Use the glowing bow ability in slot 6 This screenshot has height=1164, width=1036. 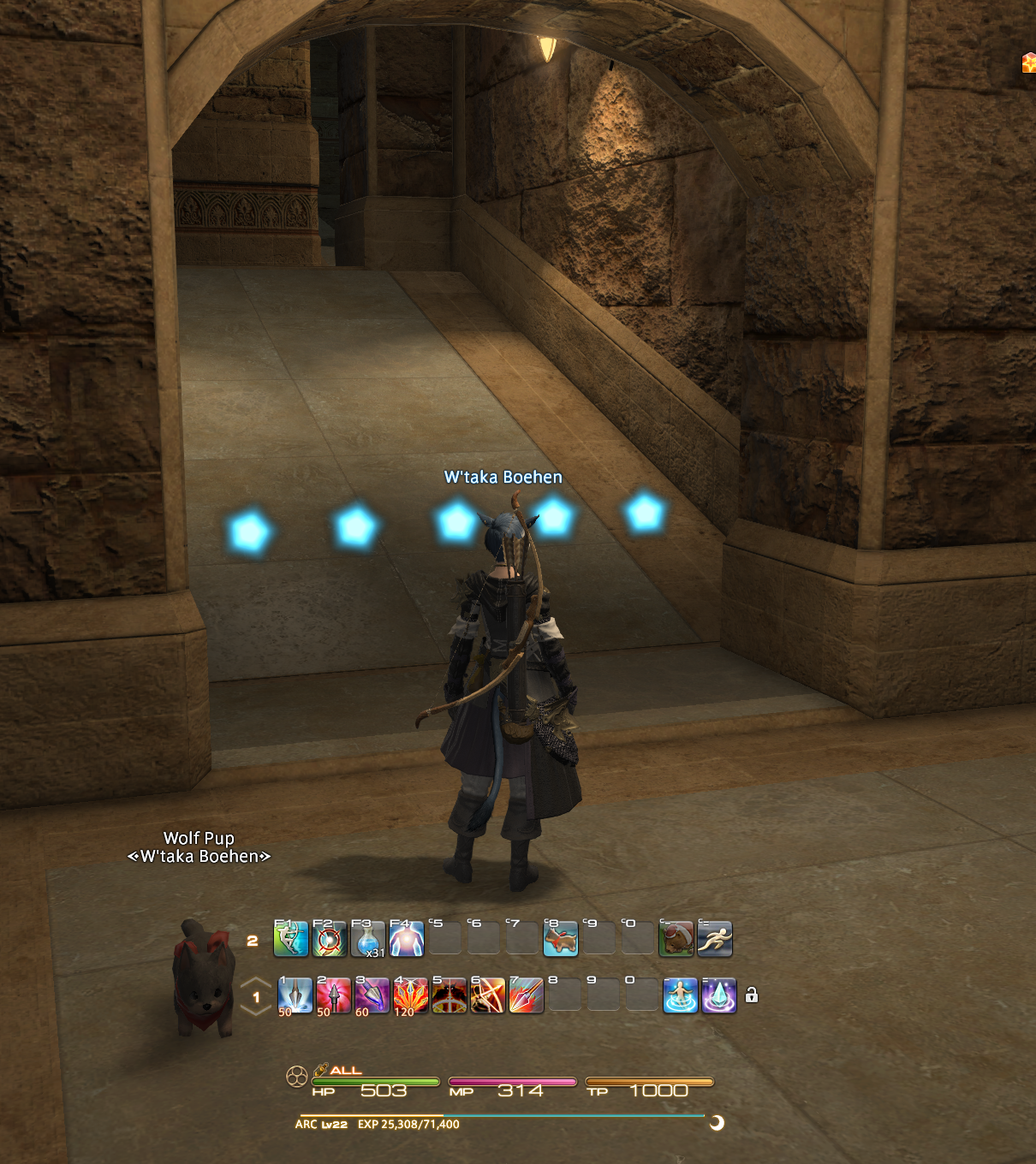point(488,996)
